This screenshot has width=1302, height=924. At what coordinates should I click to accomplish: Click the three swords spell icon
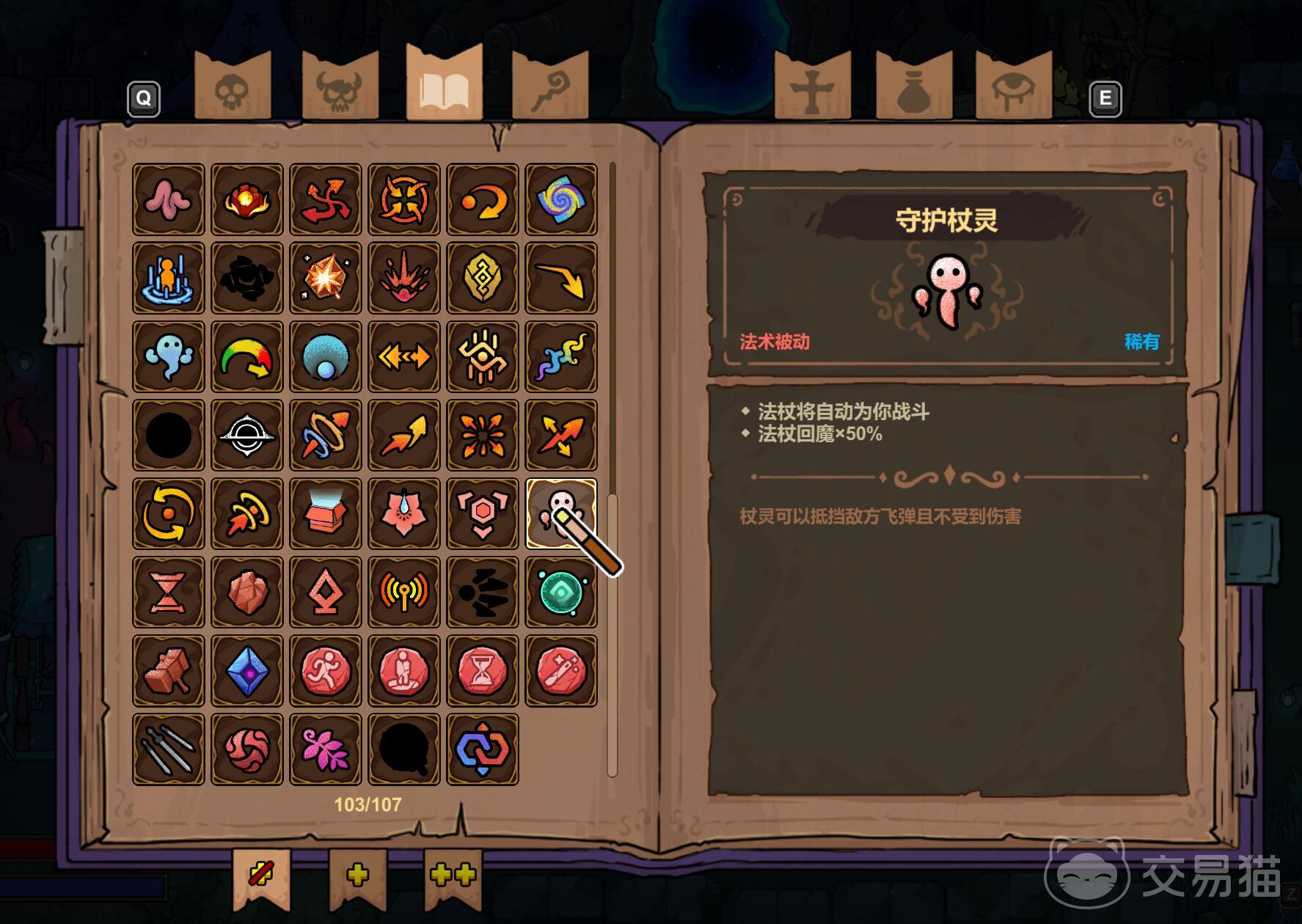tap(169, 749)
